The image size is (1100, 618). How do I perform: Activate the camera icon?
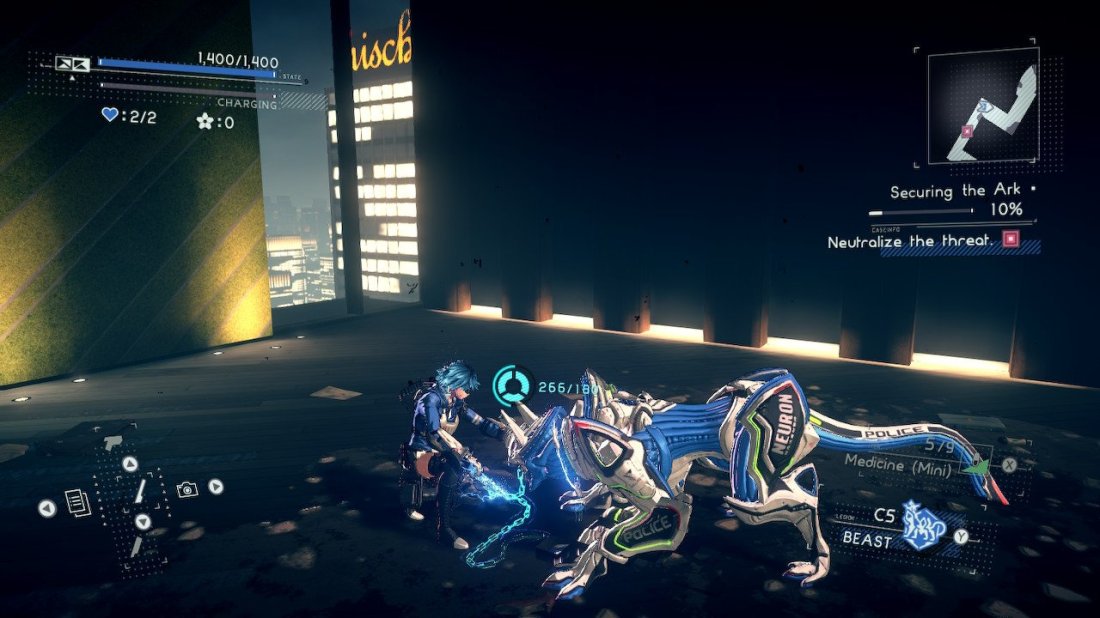click(186, 489)
